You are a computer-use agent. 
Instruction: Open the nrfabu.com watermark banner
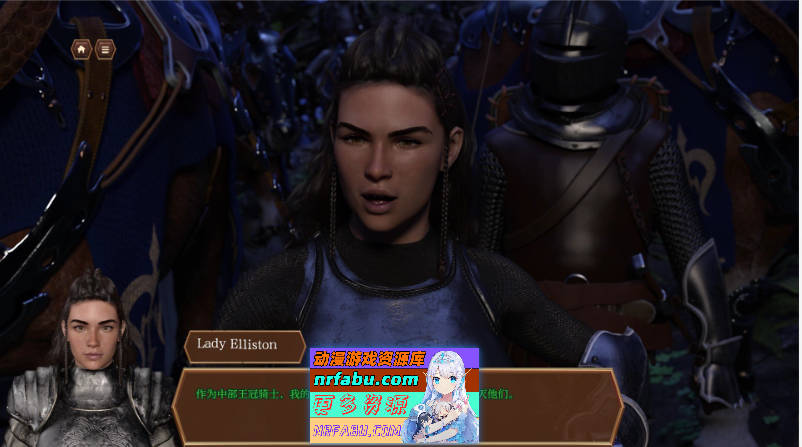point(394,395)
